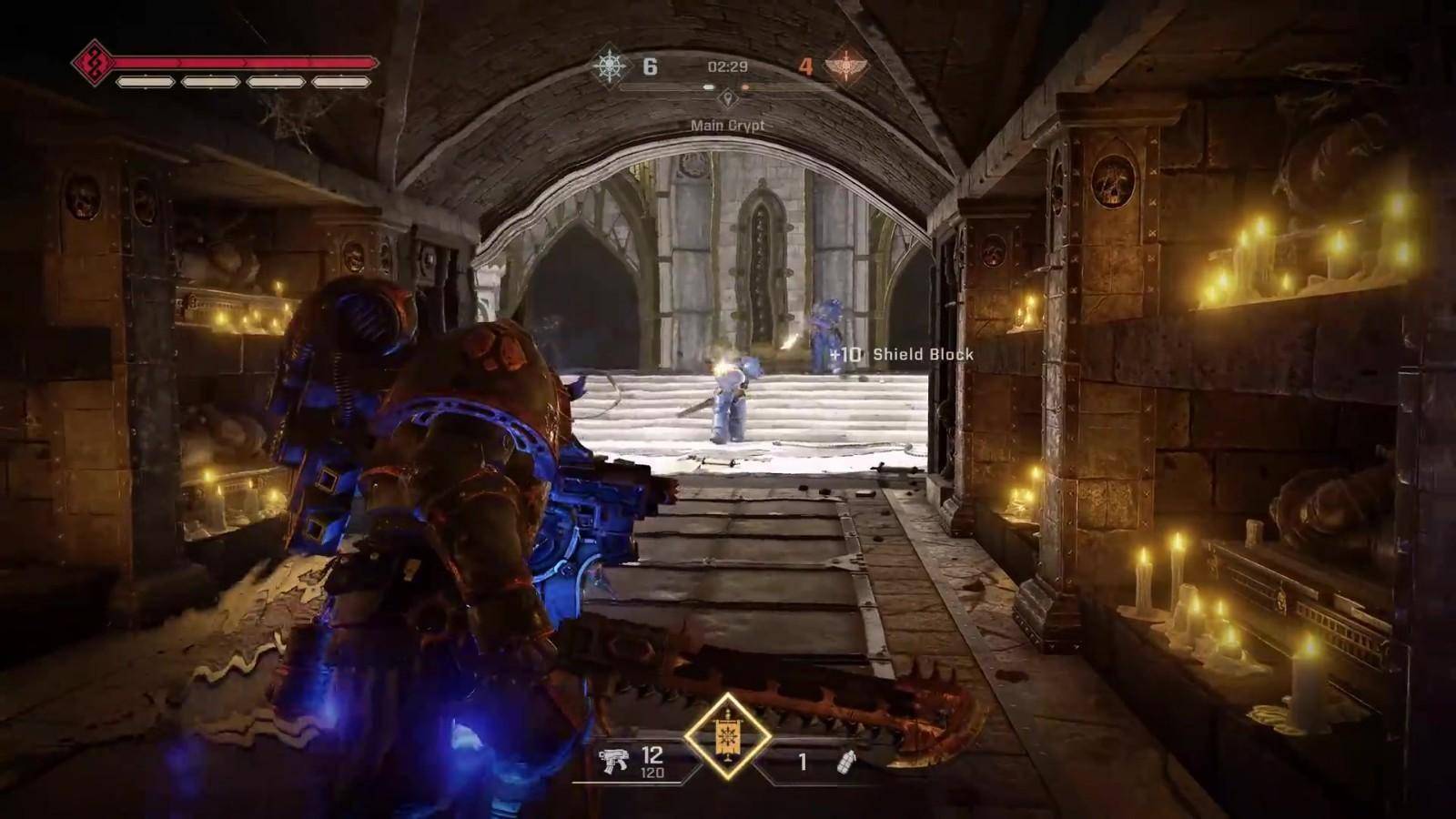Click the Chaos star team emblem
The width and height of the screenshot is (1456, 819).
tap(609, 66)
